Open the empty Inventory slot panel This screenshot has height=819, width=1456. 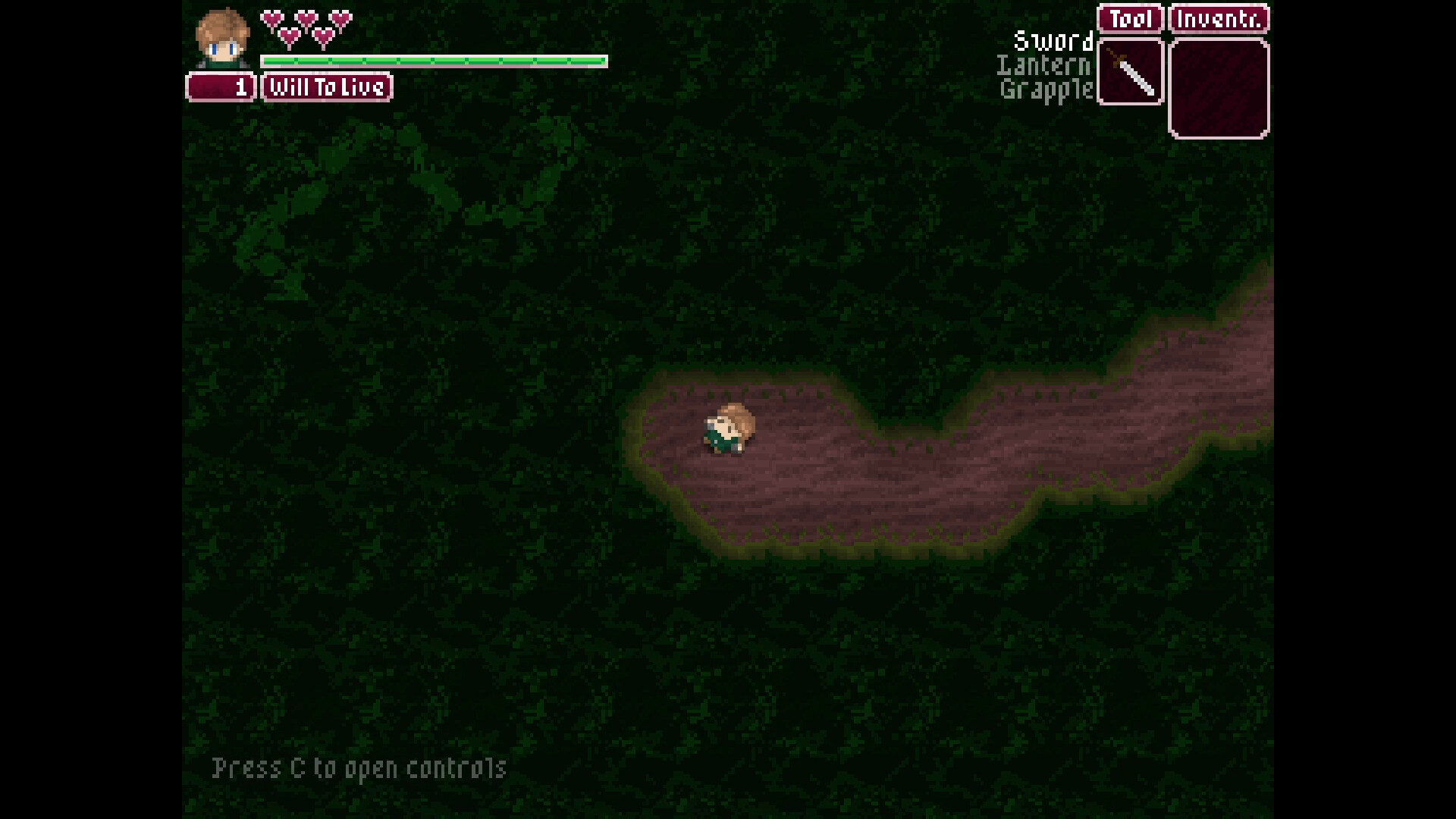(1218, 87)
